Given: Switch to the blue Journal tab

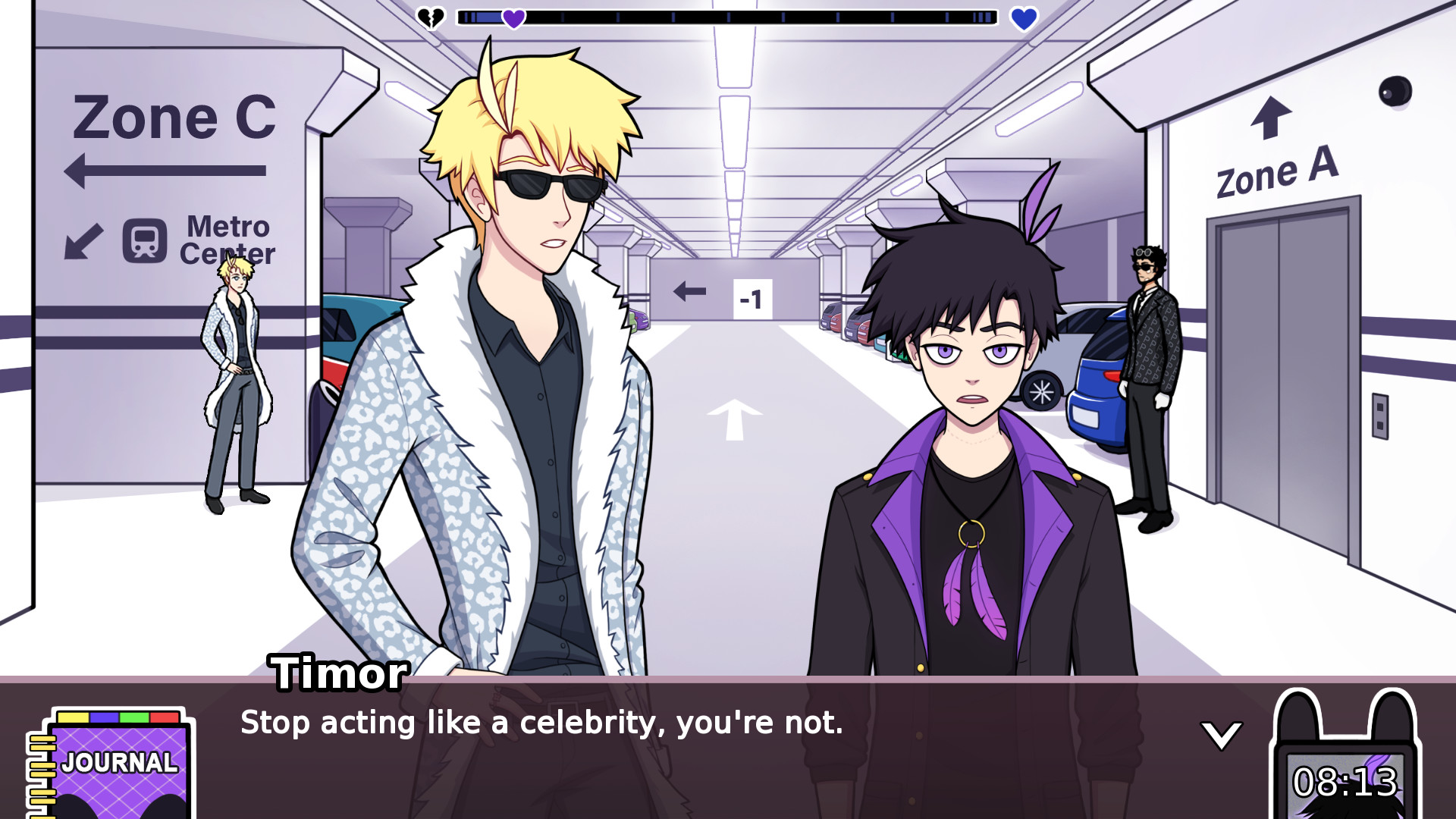Looking at the screenshot, I should [x=104, y=717].
